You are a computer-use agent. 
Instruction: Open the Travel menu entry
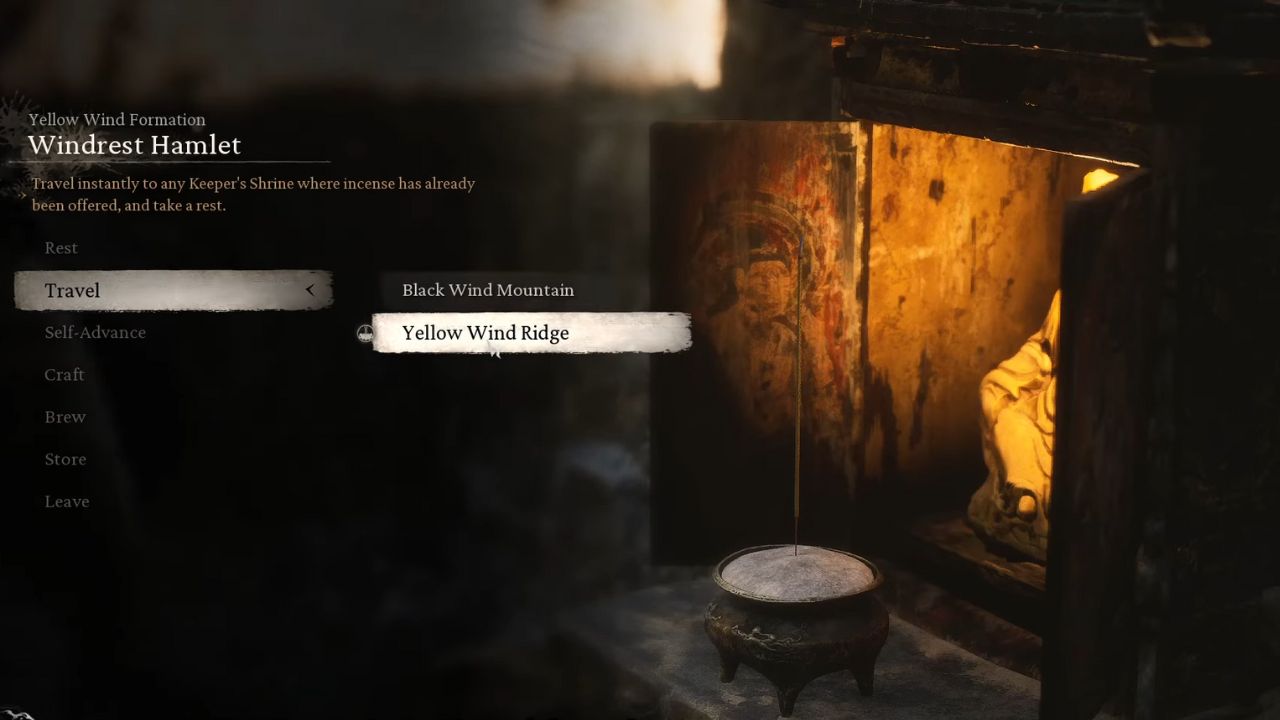coord(72,290)
